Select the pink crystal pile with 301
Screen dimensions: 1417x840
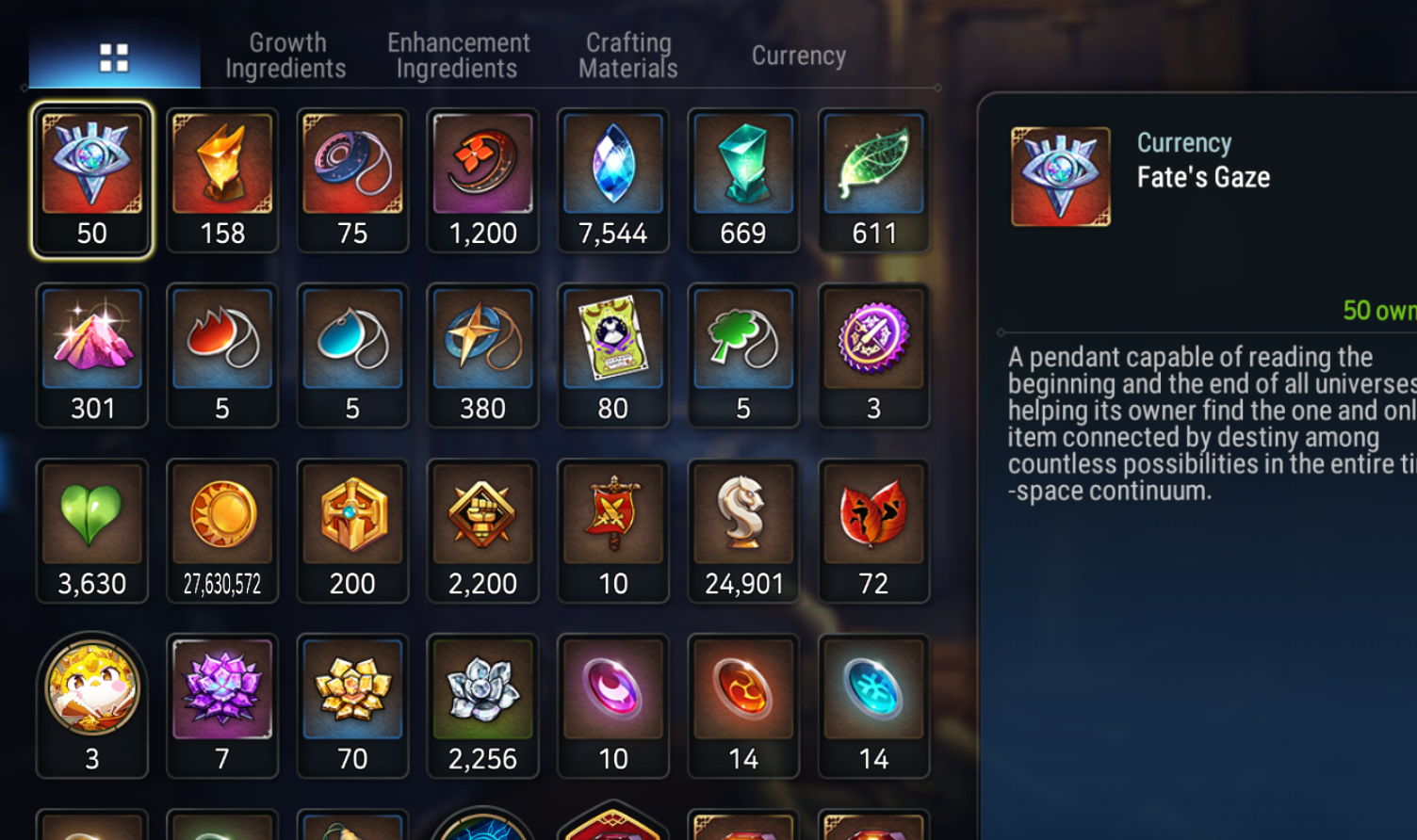91,354
